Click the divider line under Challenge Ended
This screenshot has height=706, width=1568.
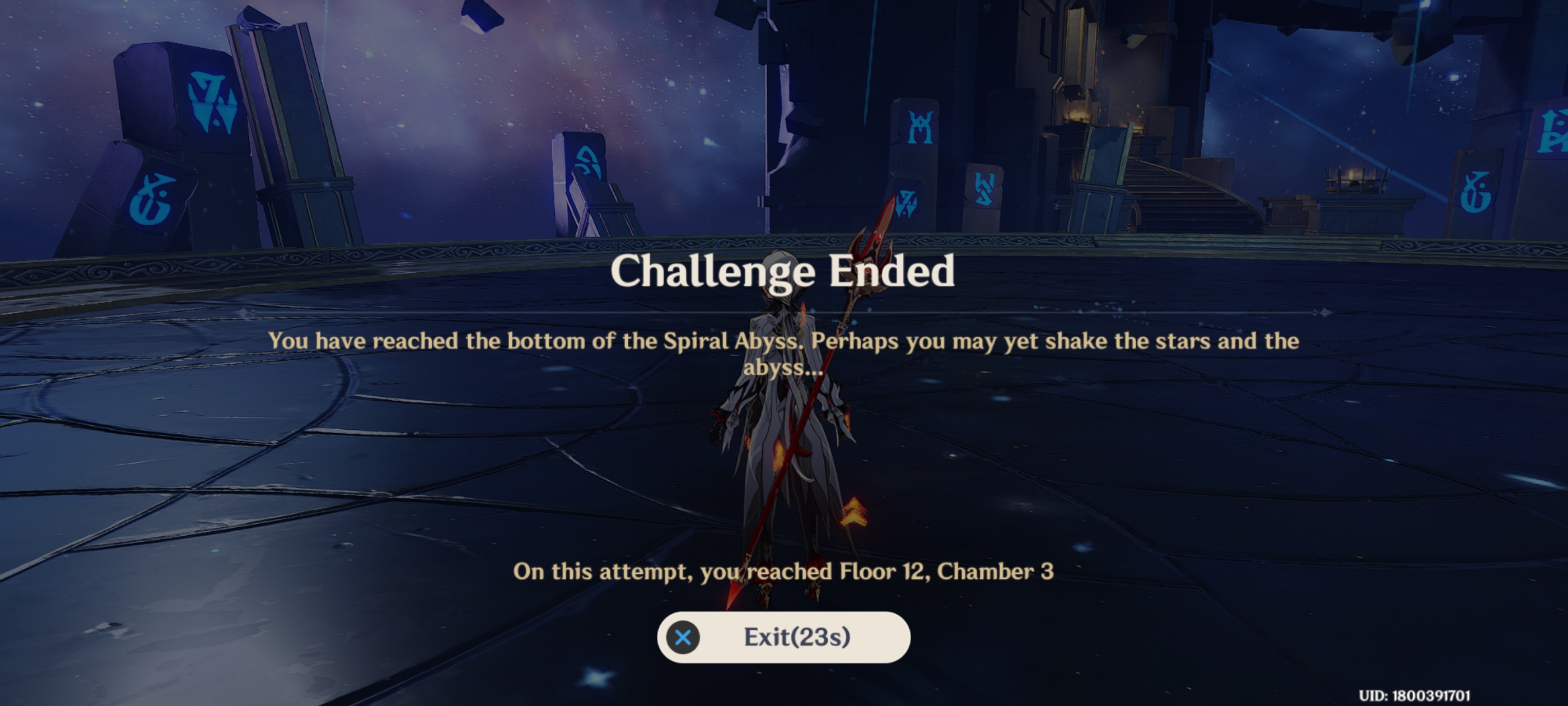click(x=784, y=312)
